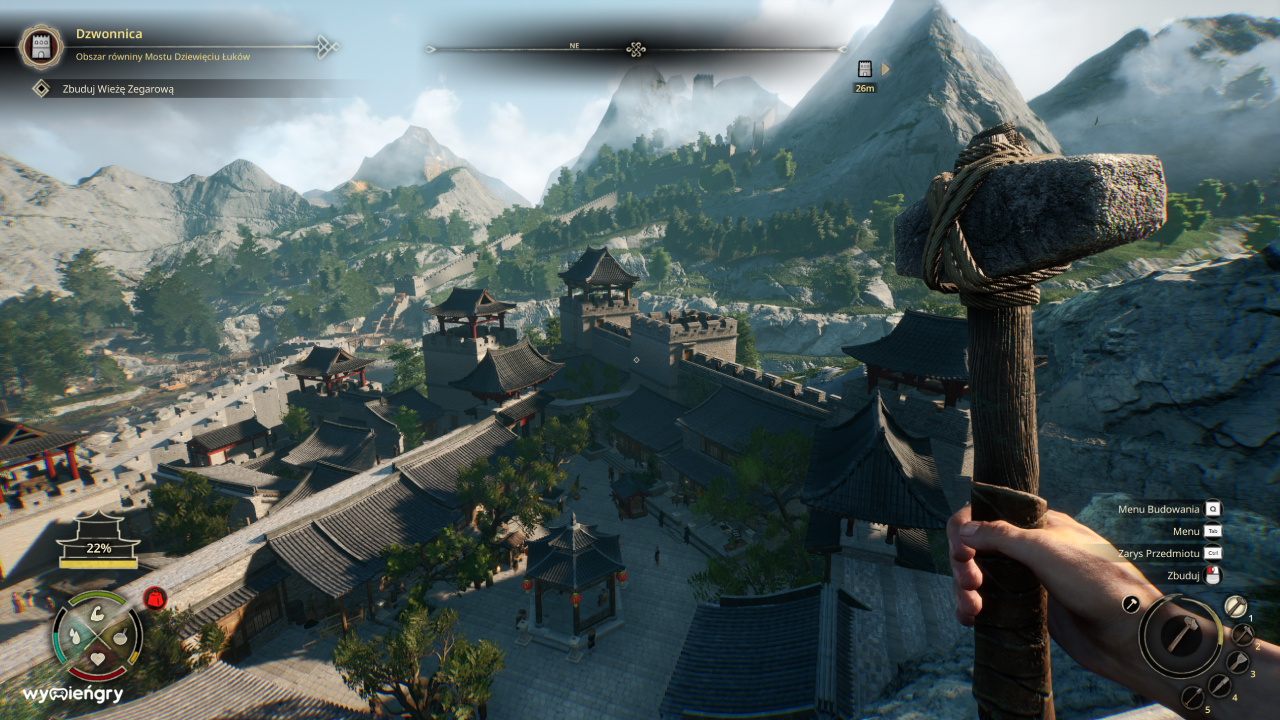The height and width of the screenshot is (720, 1280).
Task: Click the tower icon beside the Dzwonnica quest
Action: [x=40, y=46]
